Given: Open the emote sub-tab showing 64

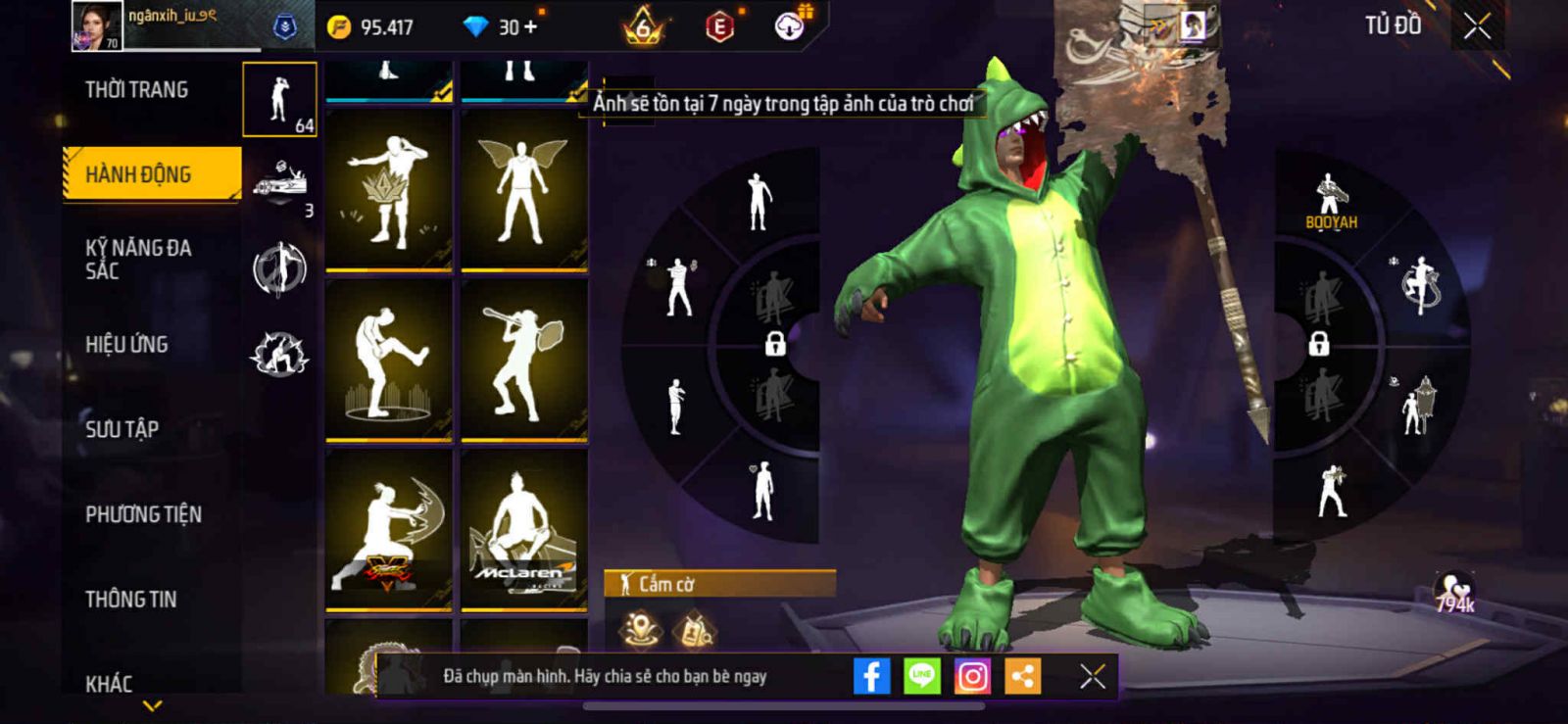Looking at the screenshot, I should [280, 99].
